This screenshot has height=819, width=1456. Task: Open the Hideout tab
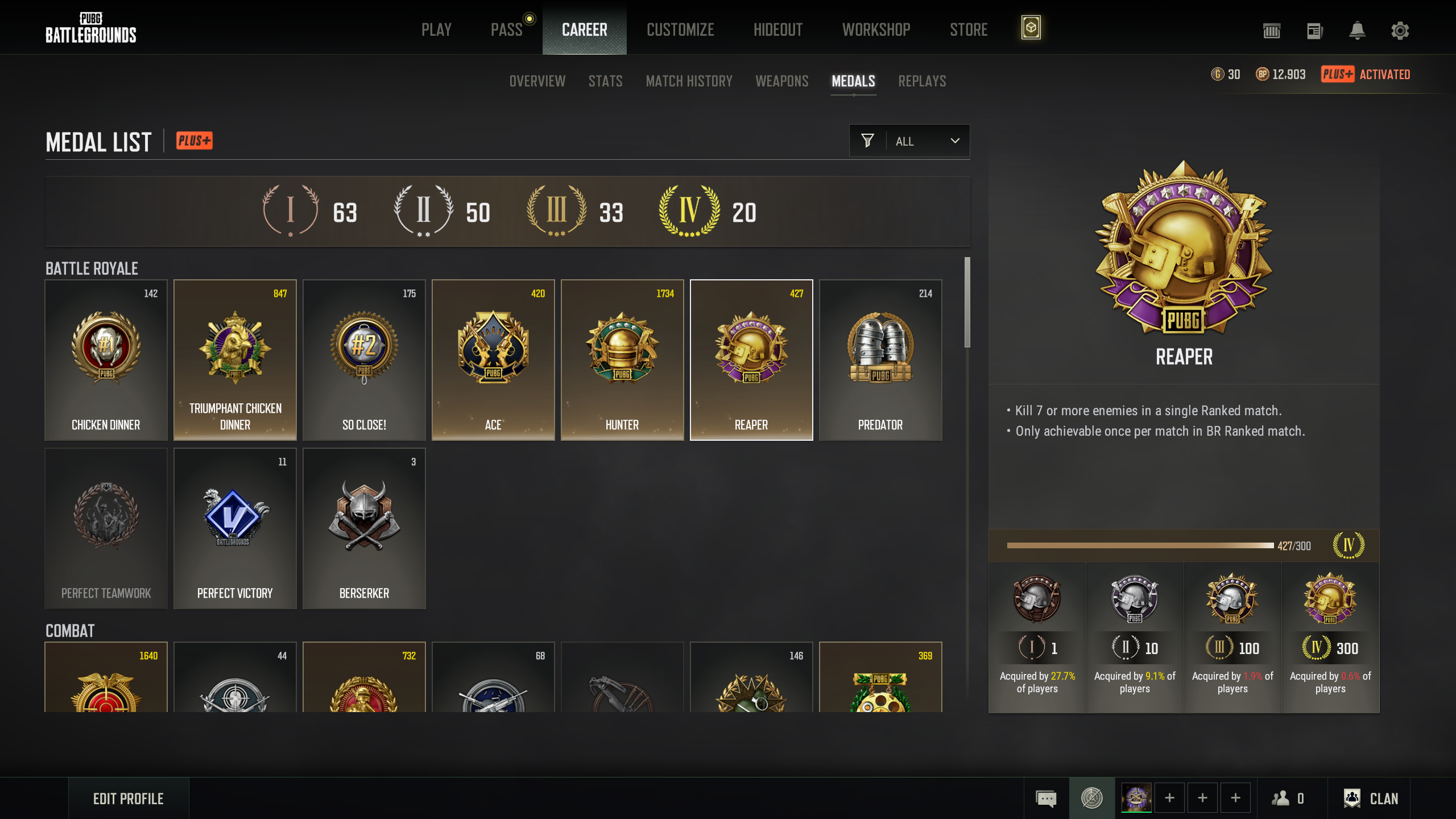(778, 30)
